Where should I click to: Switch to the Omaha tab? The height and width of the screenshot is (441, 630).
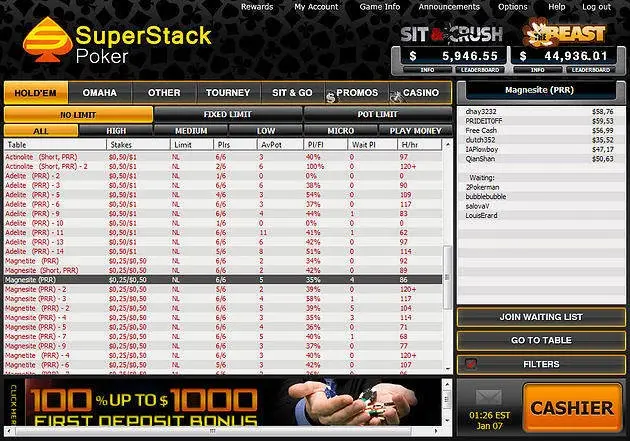tap(100, 93)
